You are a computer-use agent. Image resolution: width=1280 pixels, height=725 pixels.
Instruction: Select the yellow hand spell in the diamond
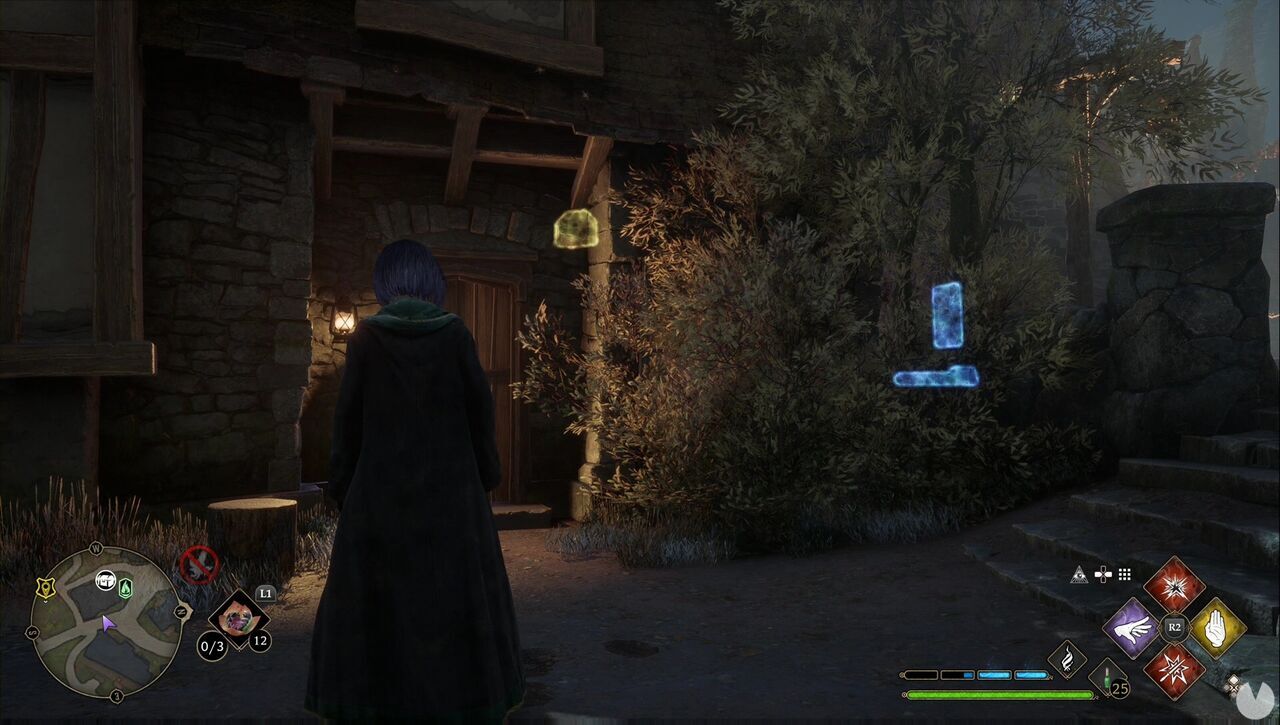[x=1216, y=630]
